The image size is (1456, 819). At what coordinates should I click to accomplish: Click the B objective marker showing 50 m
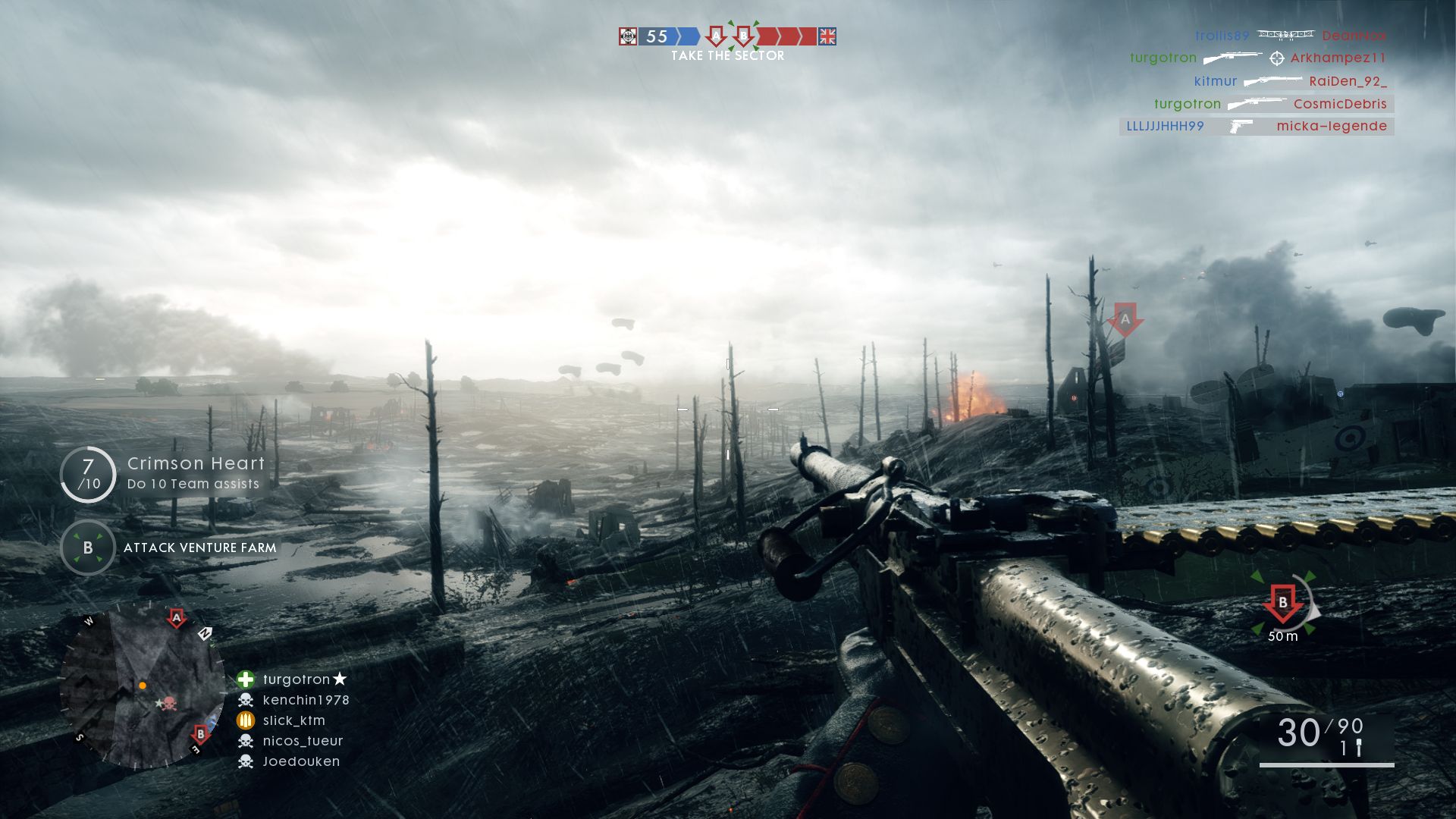click(x=1283, y=605)
